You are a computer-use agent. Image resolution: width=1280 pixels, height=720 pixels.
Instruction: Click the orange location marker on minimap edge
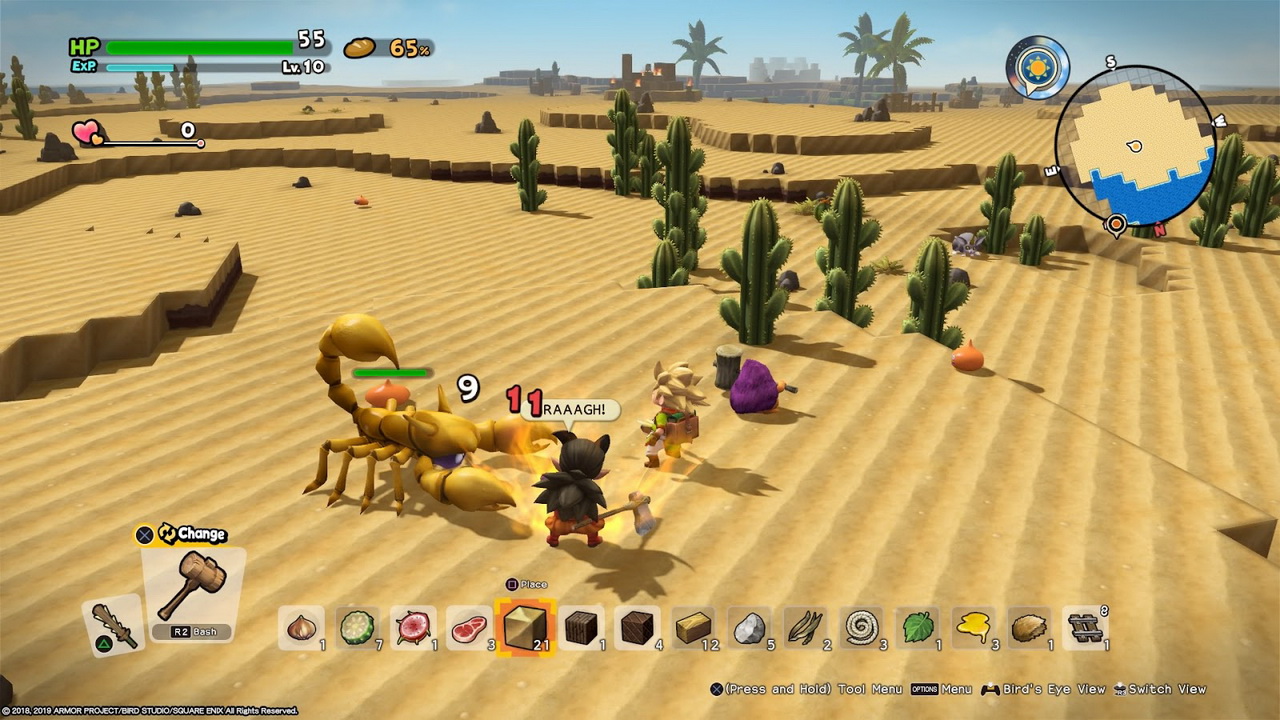pos(1117,224)
